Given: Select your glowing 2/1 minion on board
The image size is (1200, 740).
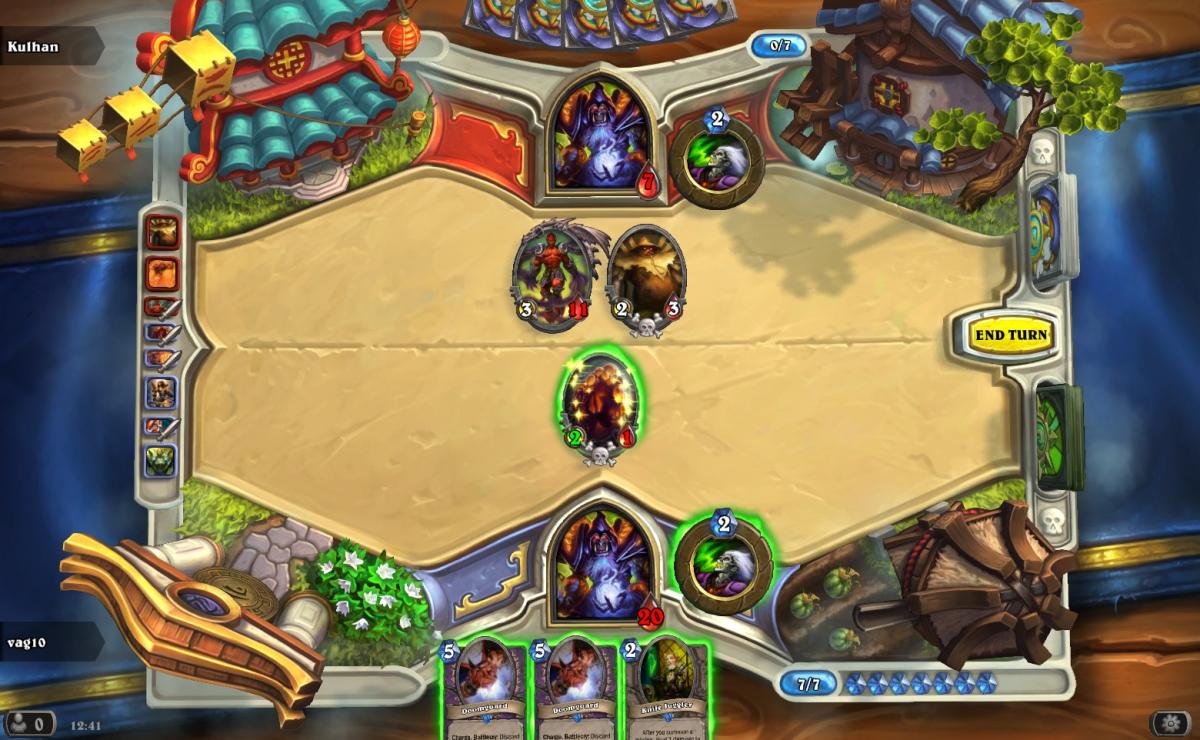Looking at the screenshot, I should coord(600,405).
